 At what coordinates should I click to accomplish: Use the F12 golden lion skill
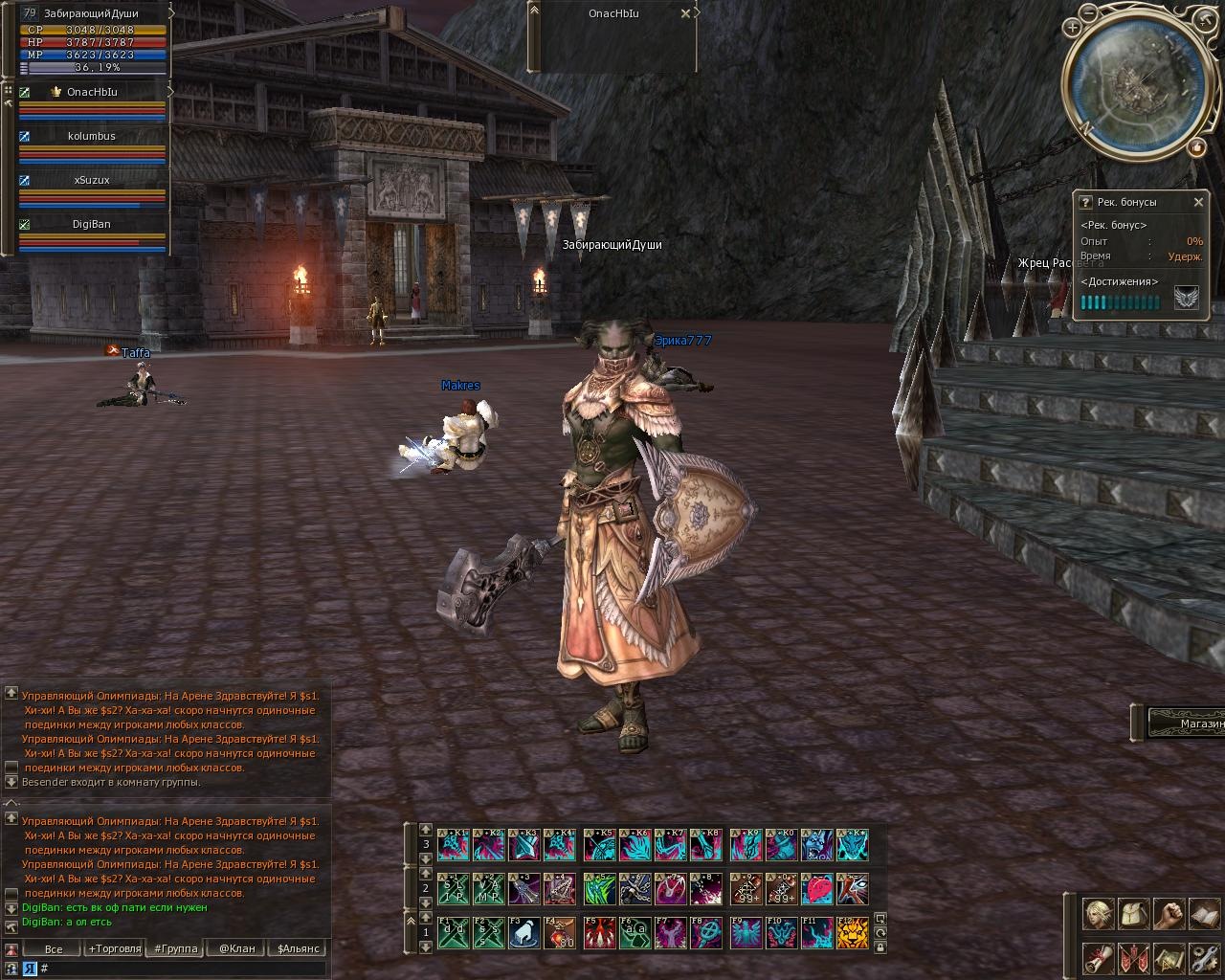pos(853,933)
